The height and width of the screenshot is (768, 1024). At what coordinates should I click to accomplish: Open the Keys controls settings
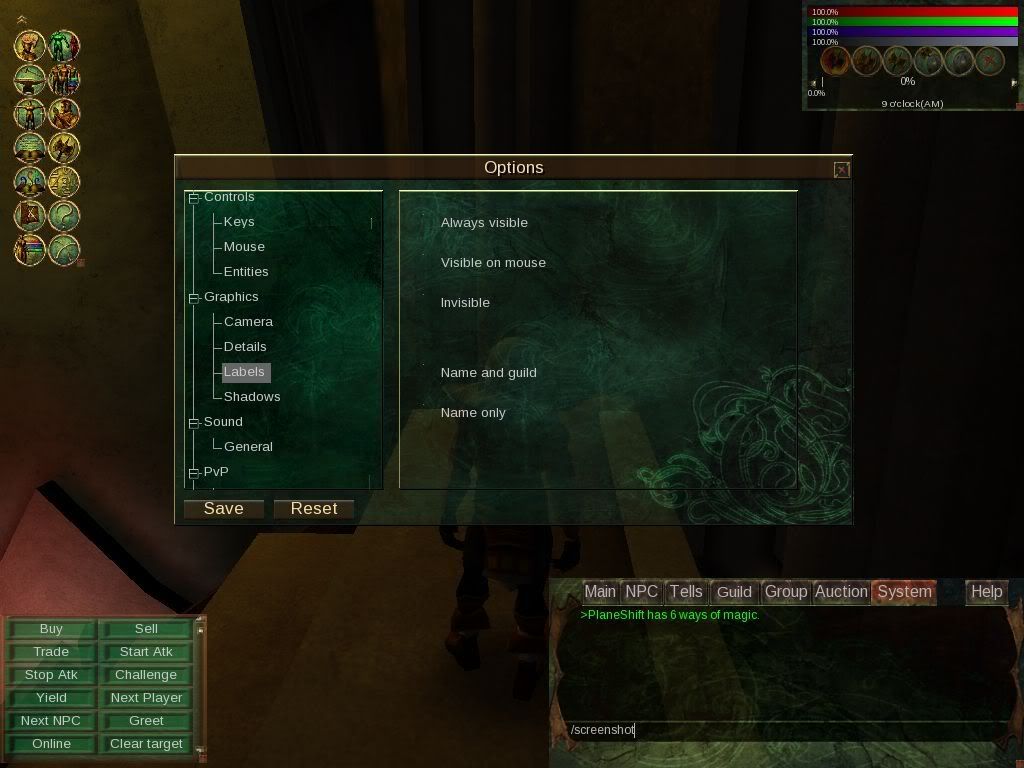click(x=239, y=222)
